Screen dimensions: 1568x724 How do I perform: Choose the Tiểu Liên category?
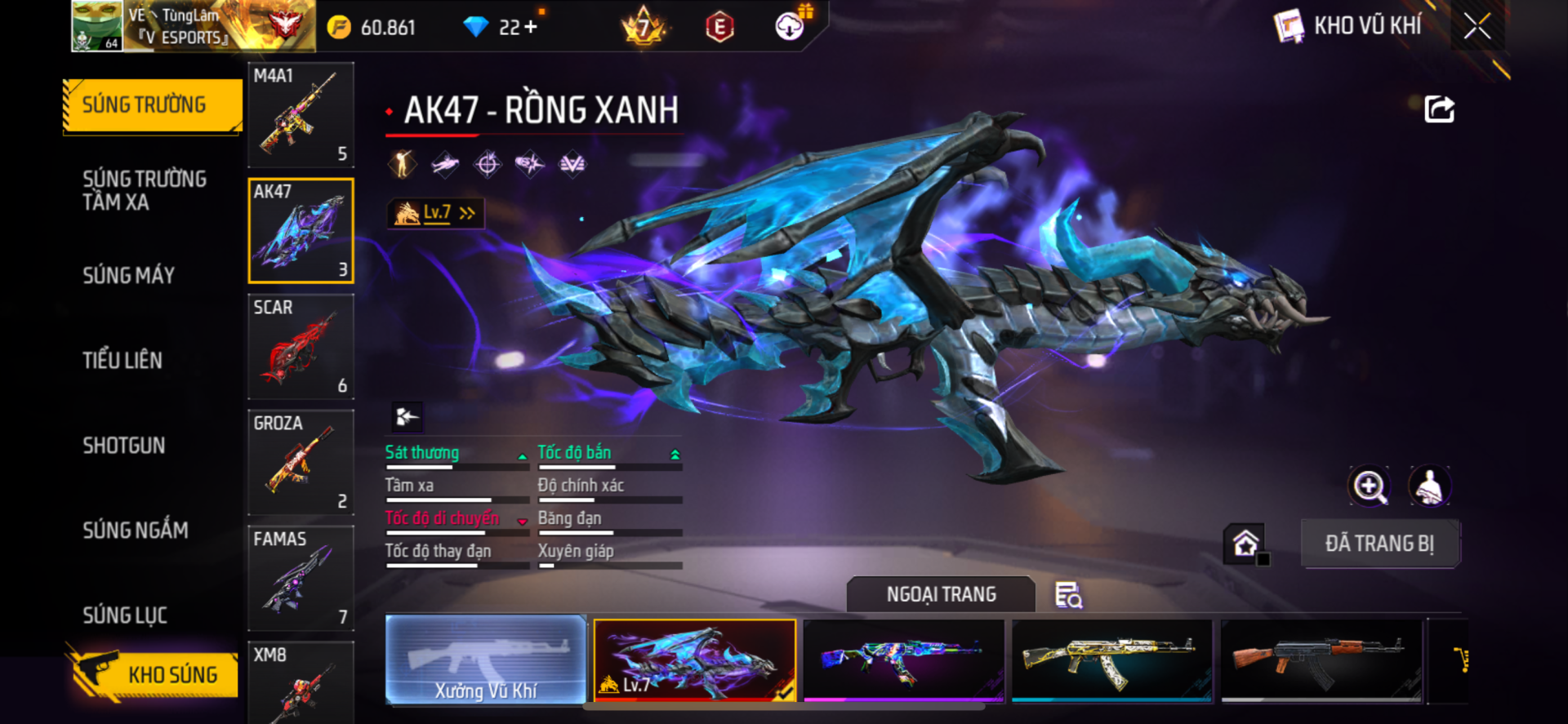pyautogui.click(x=122, y=361)
